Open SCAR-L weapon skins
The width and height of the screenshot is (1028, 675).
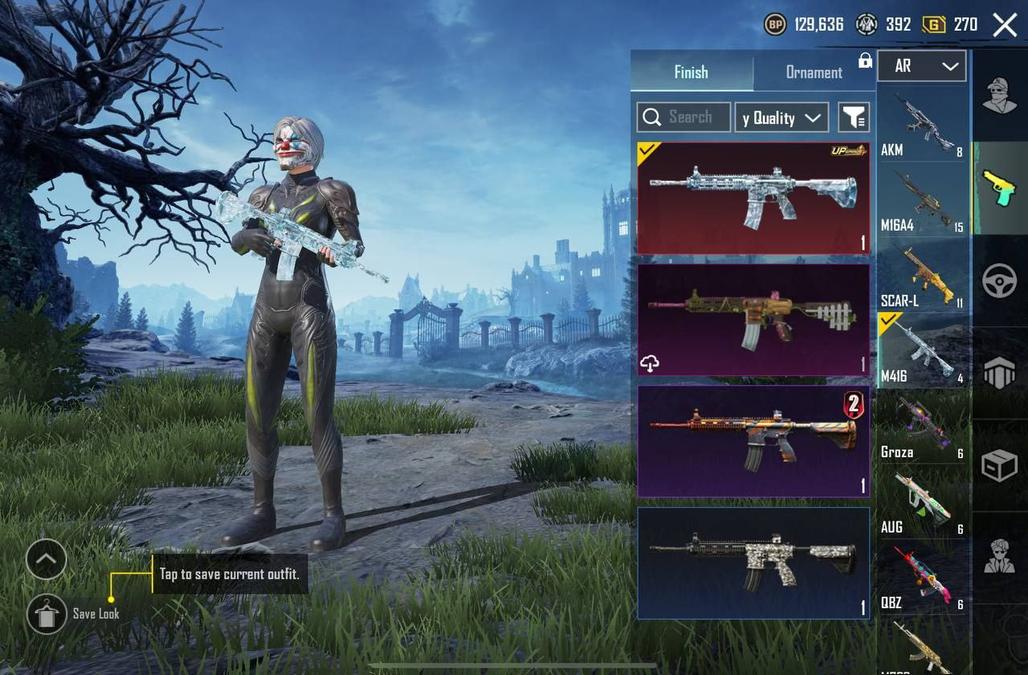921,275
